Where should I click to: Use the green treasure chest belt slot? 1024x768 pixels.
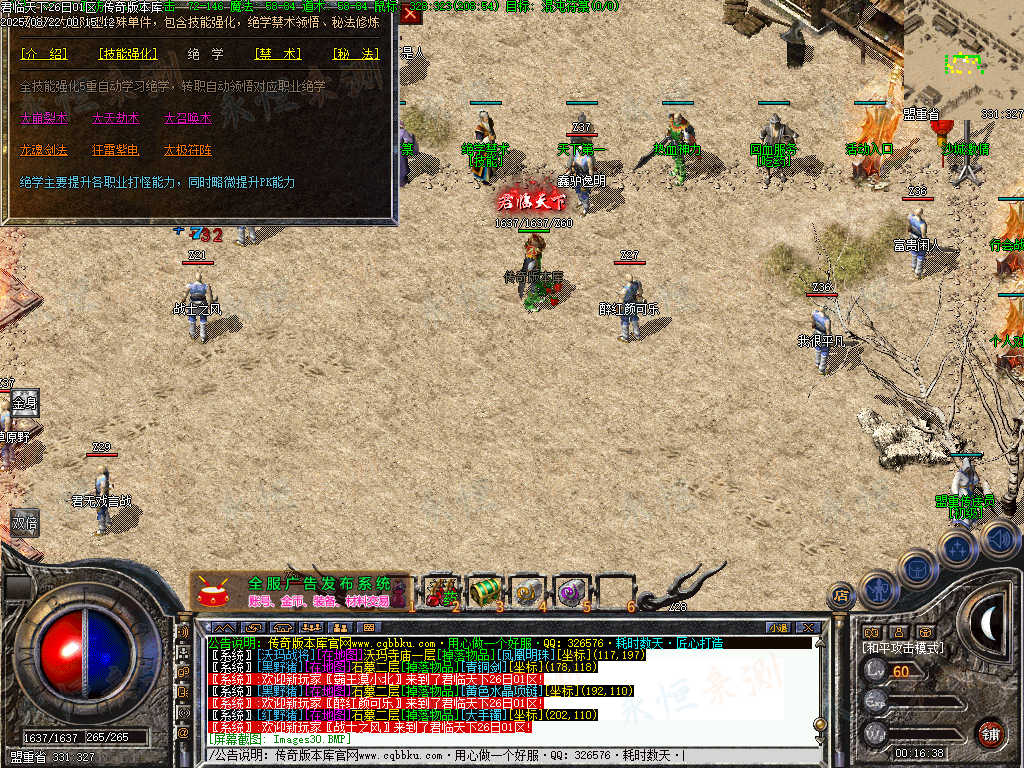(x=485, y=591)
